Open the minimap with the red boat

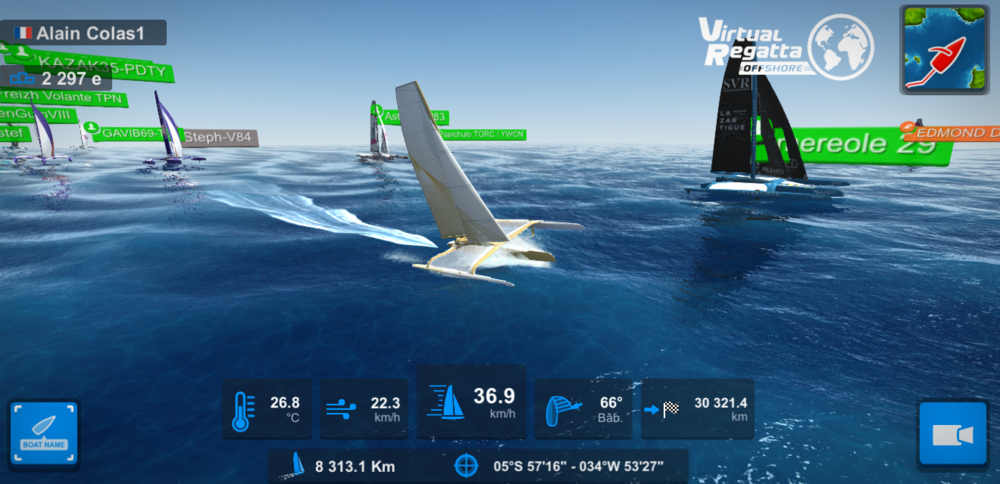coord(944,50)
